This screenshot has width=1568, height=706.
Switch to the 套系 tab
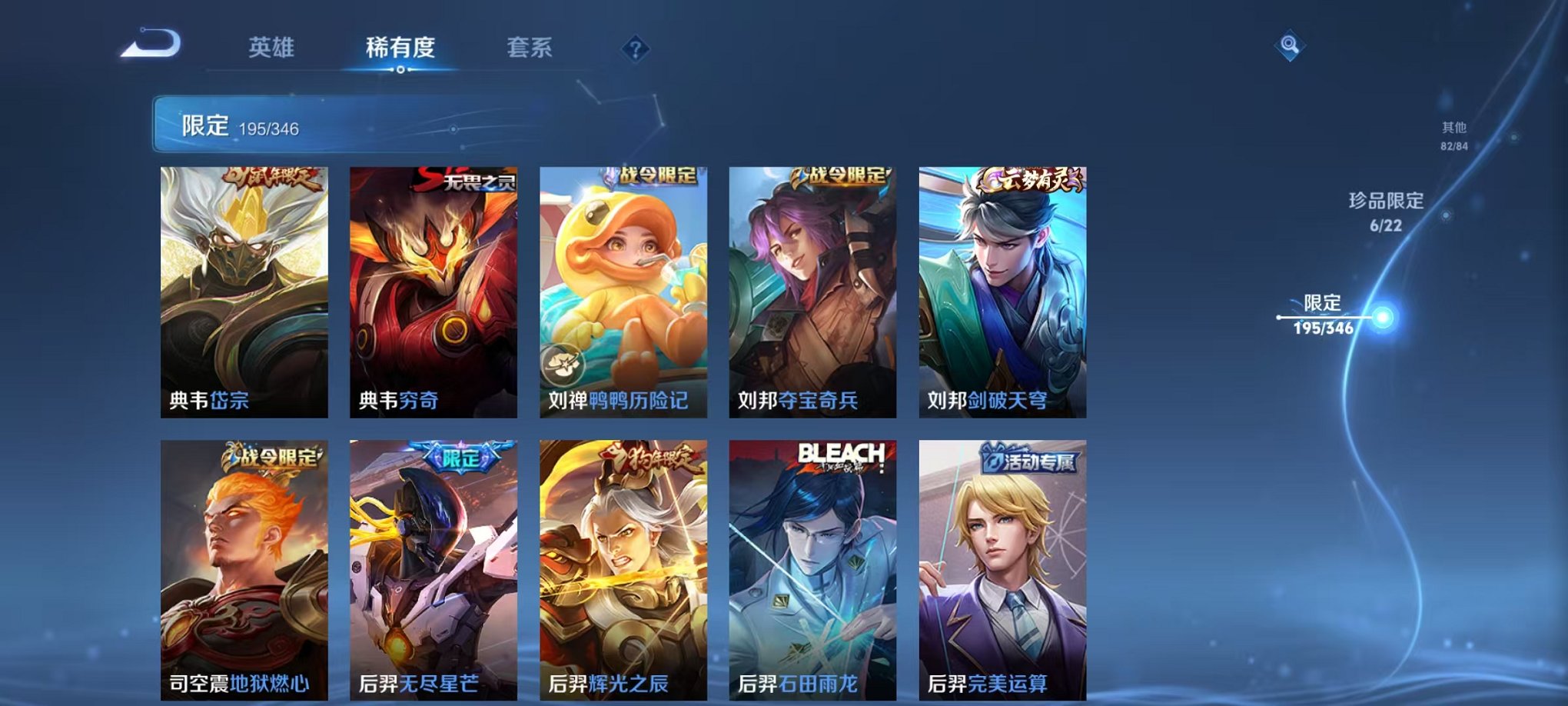(532, 46)
